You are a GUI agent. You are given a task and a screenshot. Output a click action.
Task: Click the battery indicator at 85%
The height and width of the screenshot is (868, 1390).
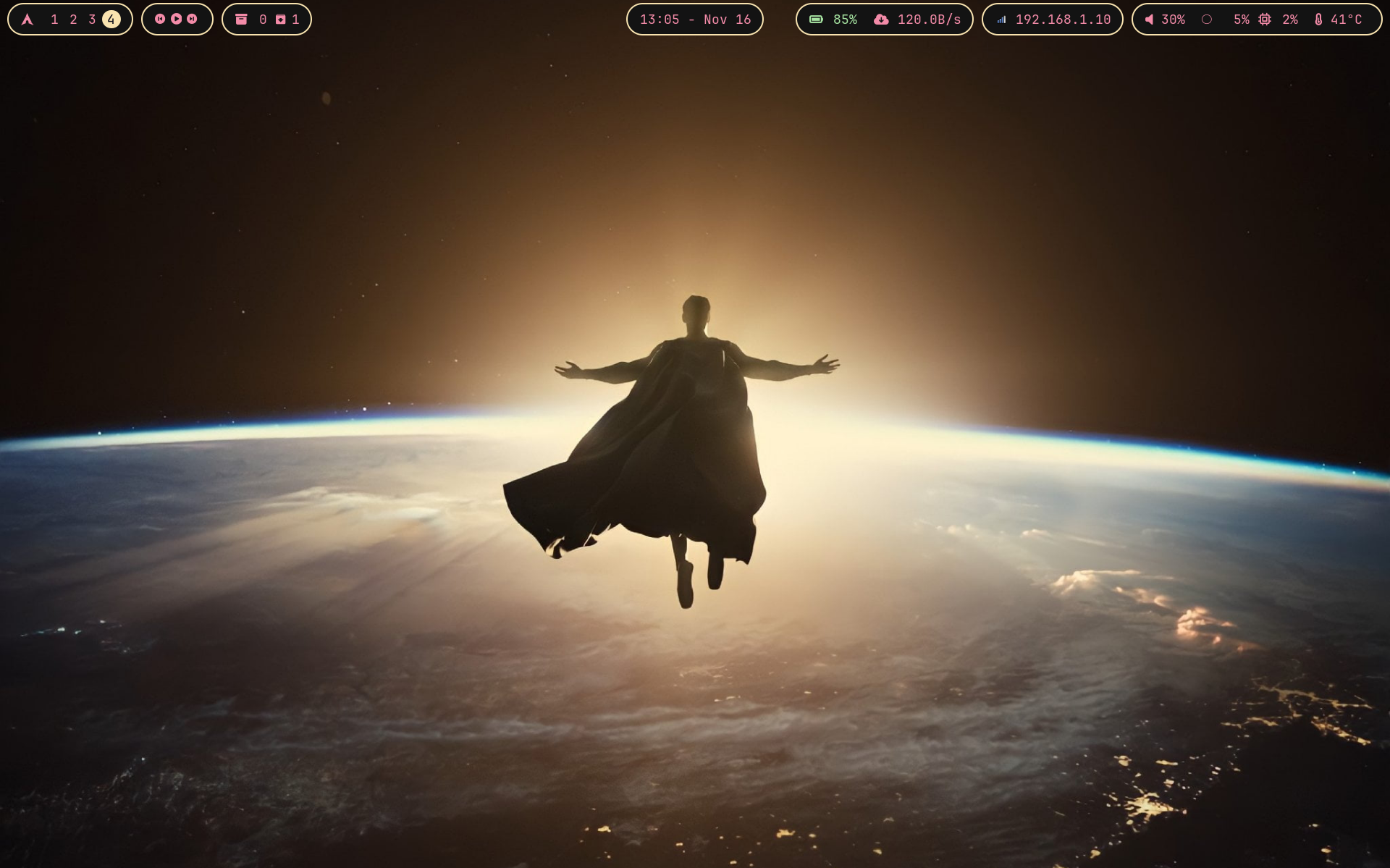pyautogui.click(x=816, y=20)
